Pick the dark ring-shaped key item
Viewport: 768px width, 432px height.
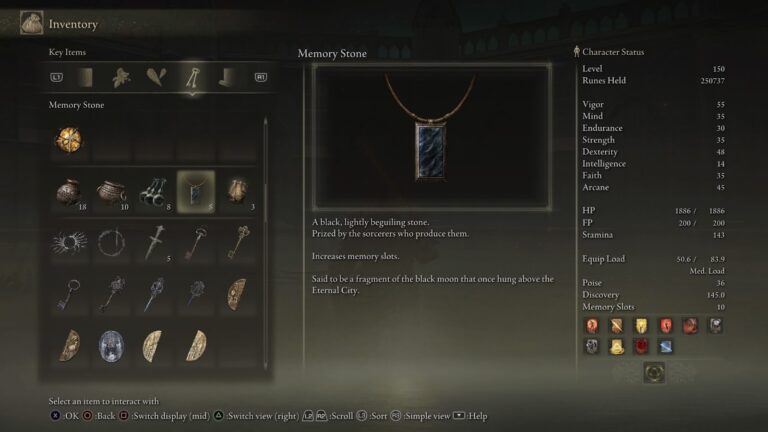111,243
